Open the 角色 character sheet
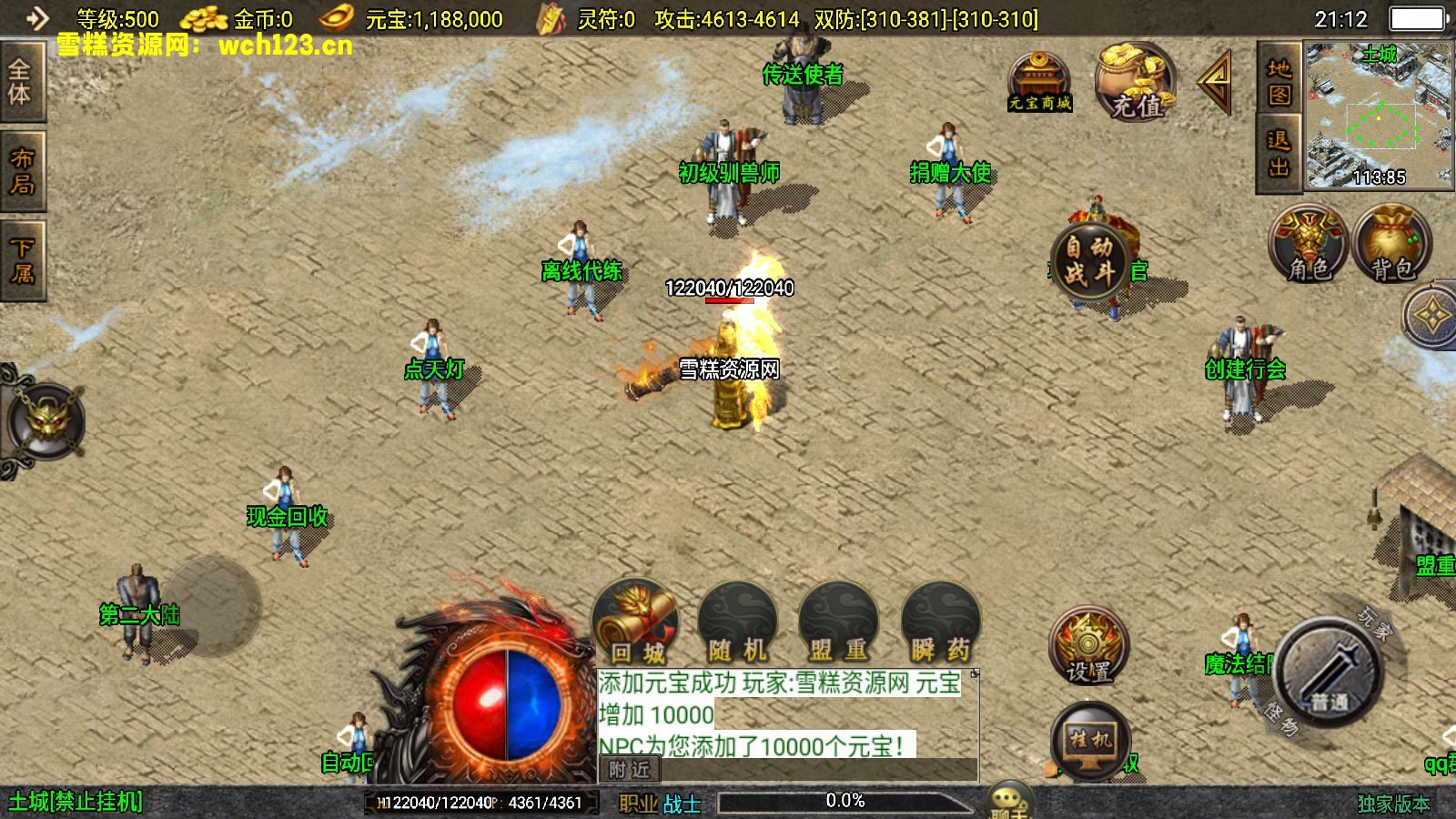1456x819 pixels. pos(1309,244)
